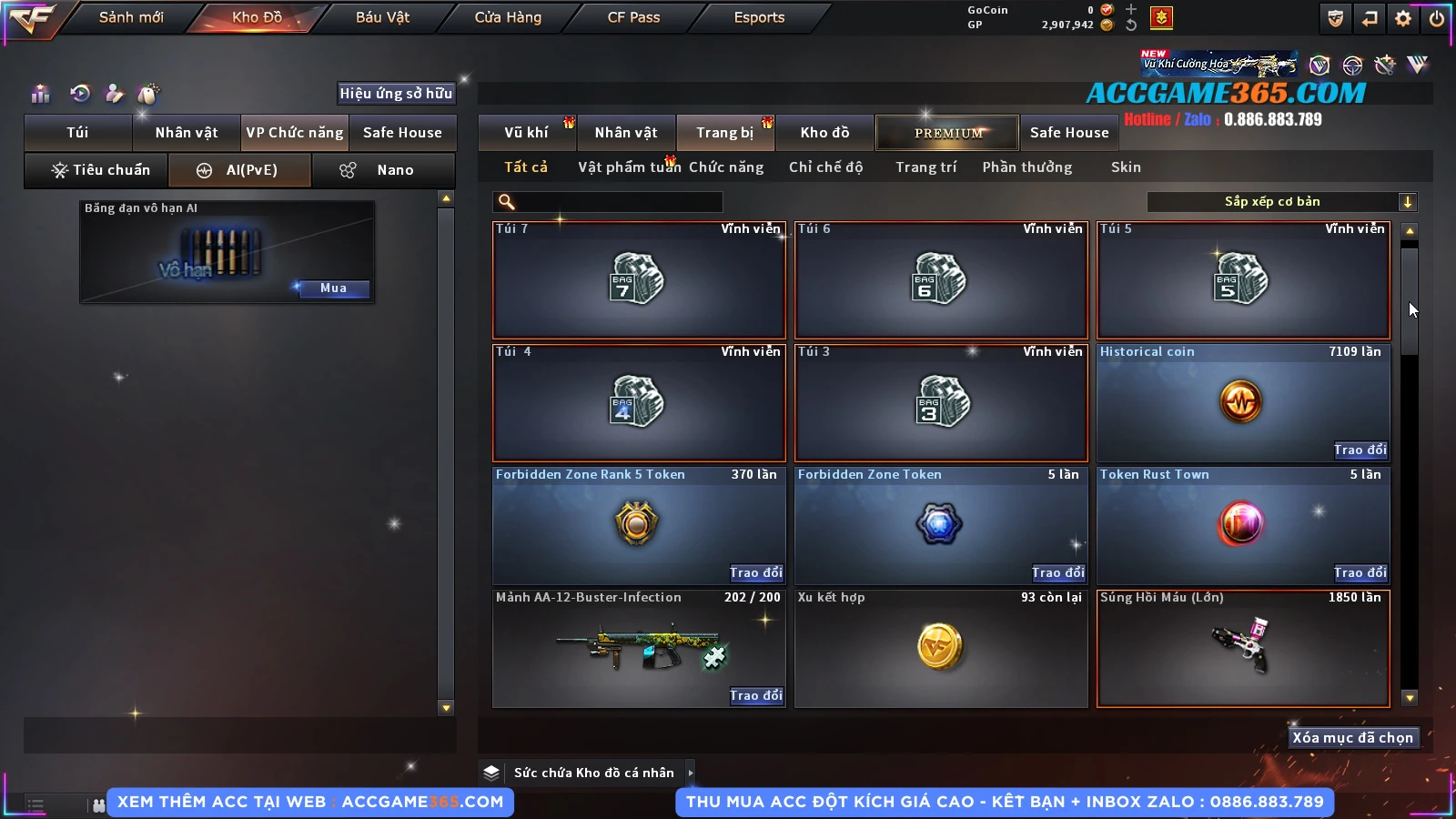1456x819 pixels.
Task: Exchange the Historical coin via Trao đổi
Action: (1360, 450)
